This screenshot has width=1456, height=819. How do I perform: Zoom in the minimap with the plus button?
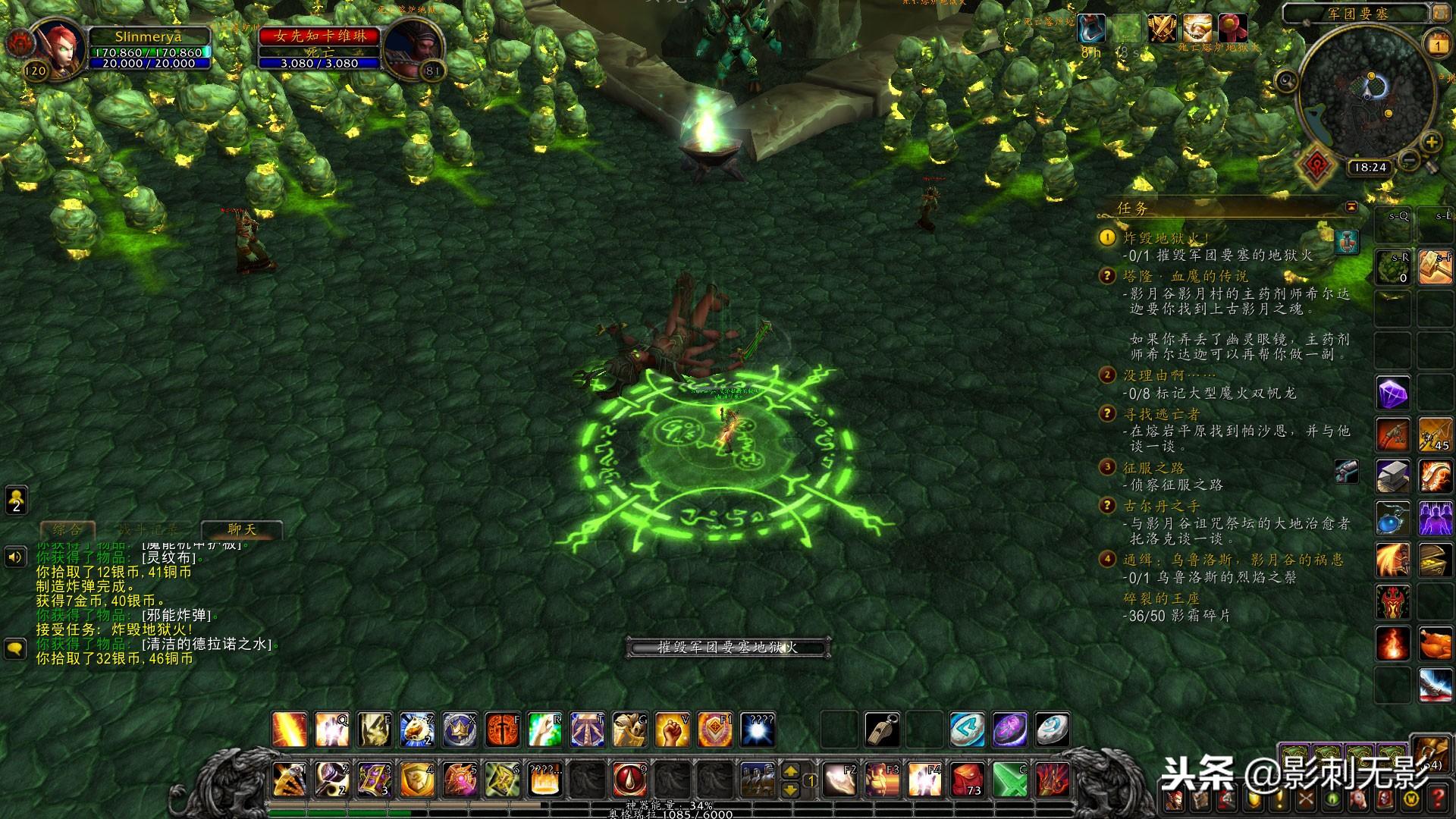click(x=1431, y=142)
